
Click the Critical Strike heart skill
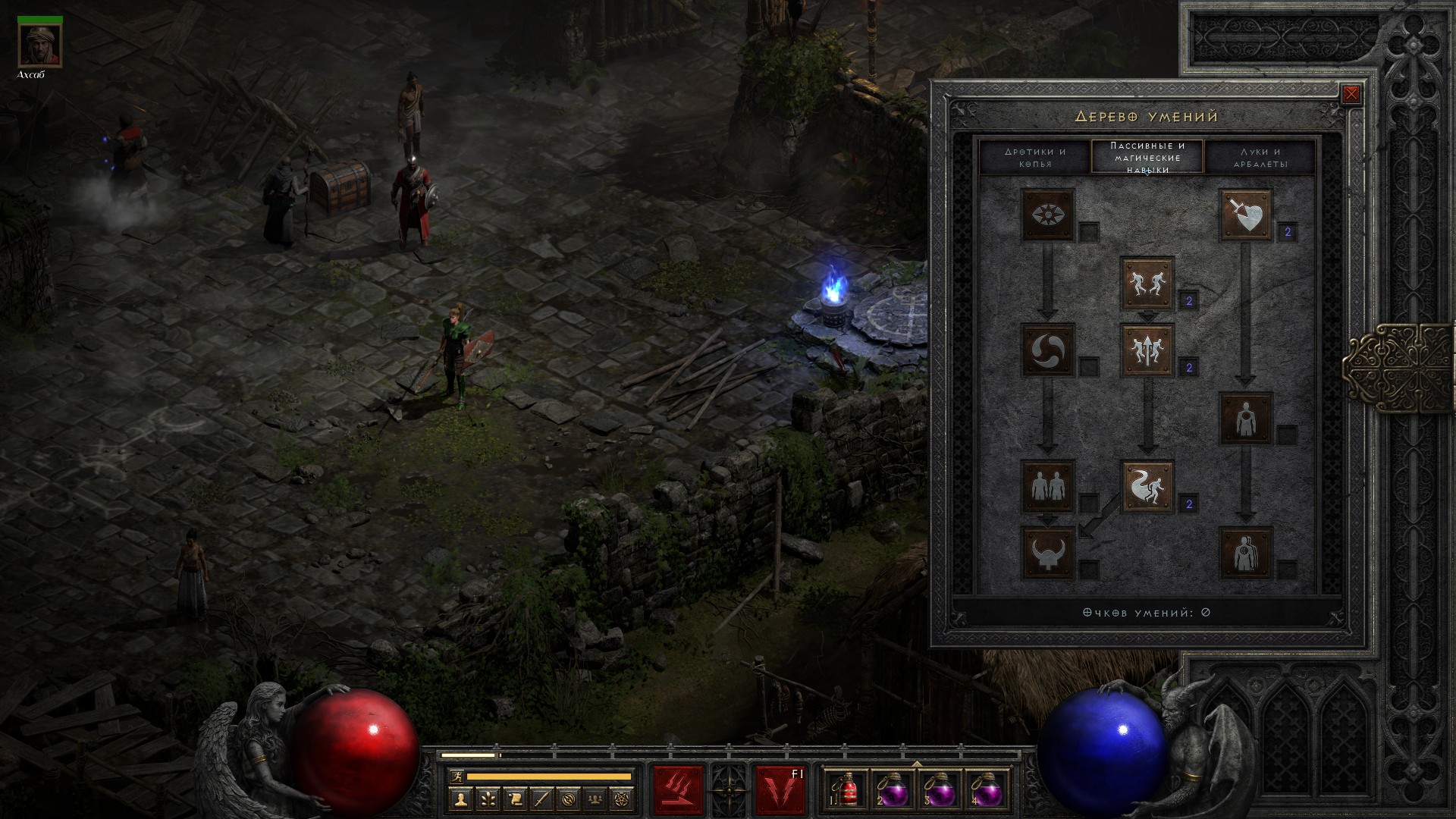[x=1245, y=215]
